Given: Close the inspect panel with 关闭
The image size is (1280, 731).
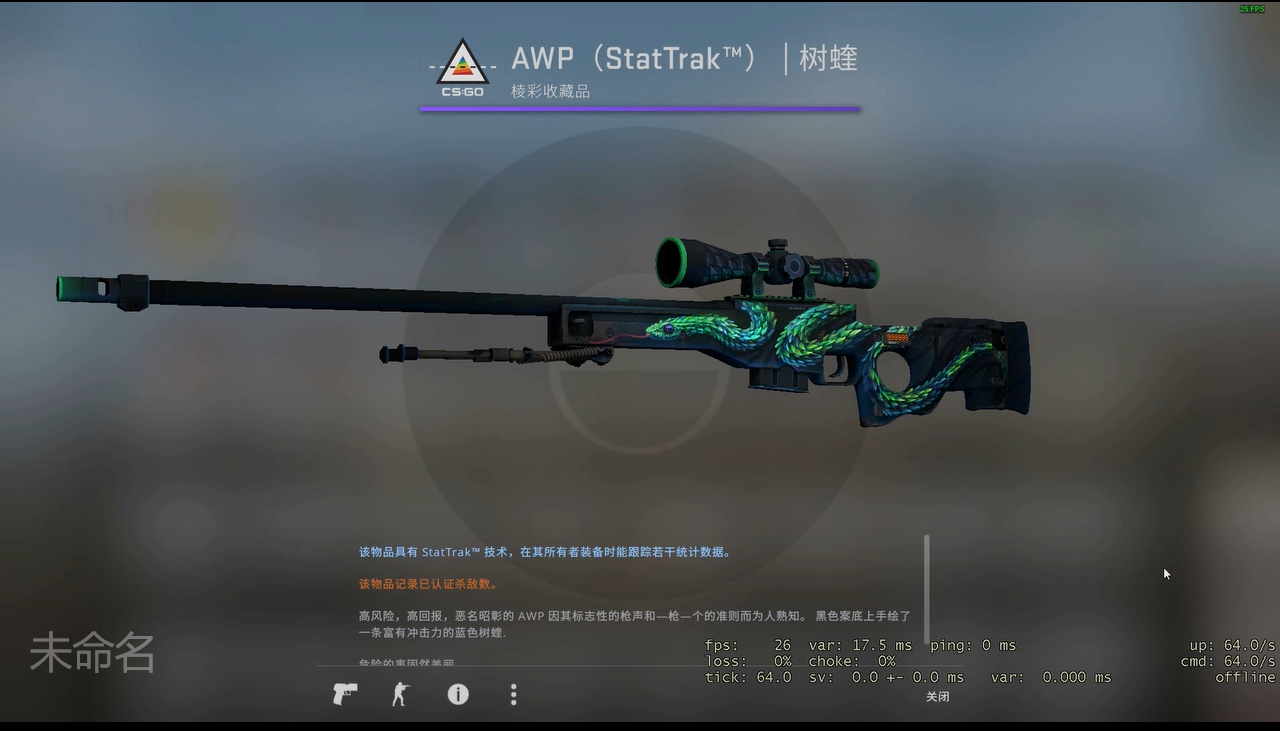Looking at the screenshot, I should (937, 697).
